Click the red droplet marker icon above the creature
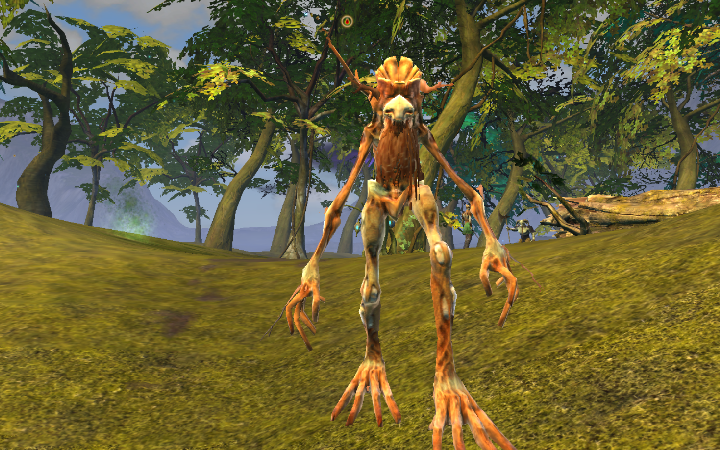The height and width of the screenshot is (450, 720). point(347,21)
